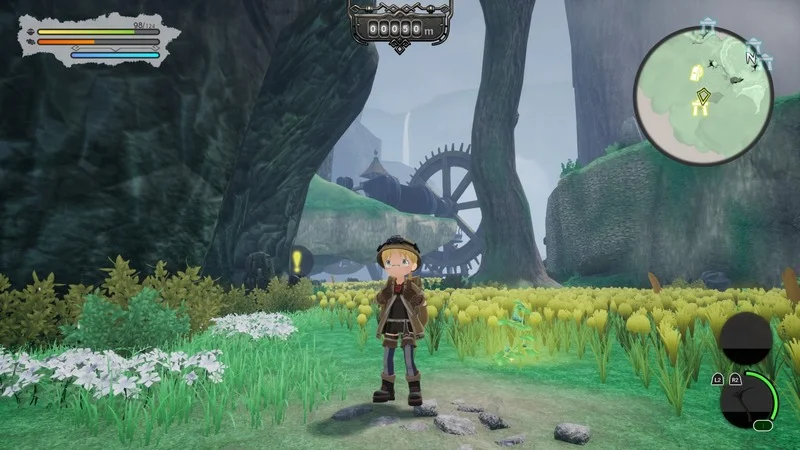Select the yellow tombstone marker on minimap

696,72
